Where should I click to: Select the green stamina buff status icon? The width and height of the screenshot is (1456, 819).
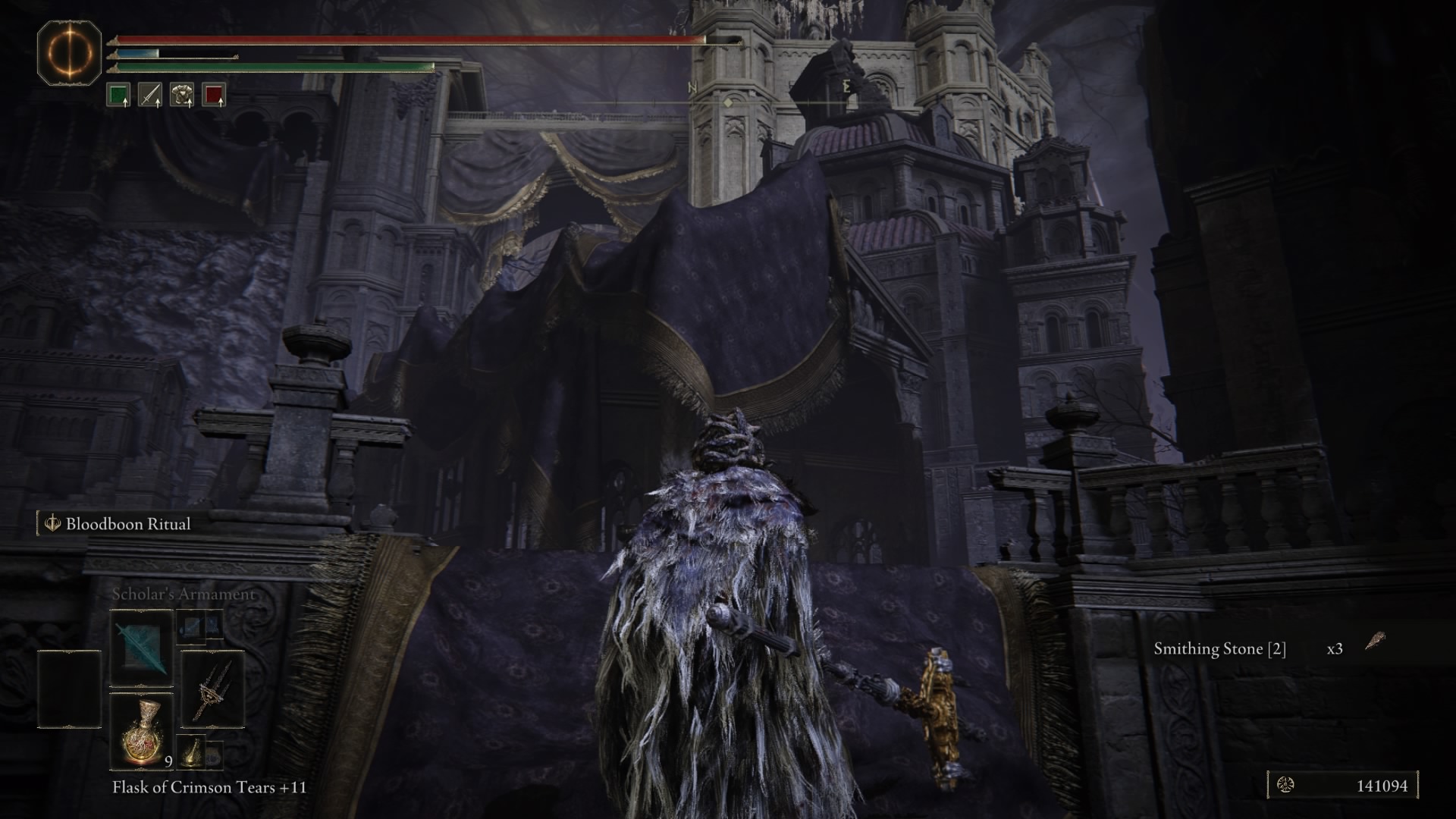(118, 96)
